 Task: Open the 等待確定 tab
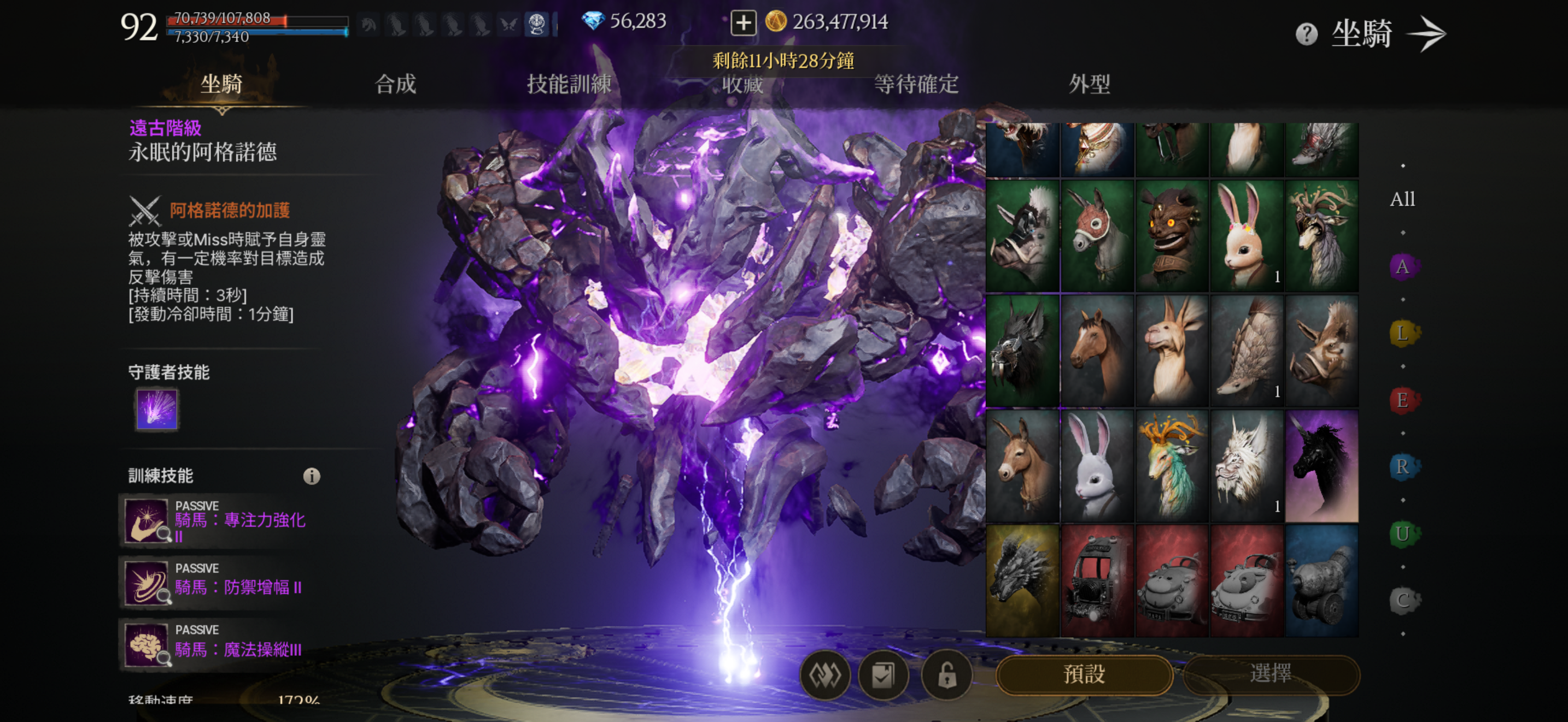coord(915,84)
